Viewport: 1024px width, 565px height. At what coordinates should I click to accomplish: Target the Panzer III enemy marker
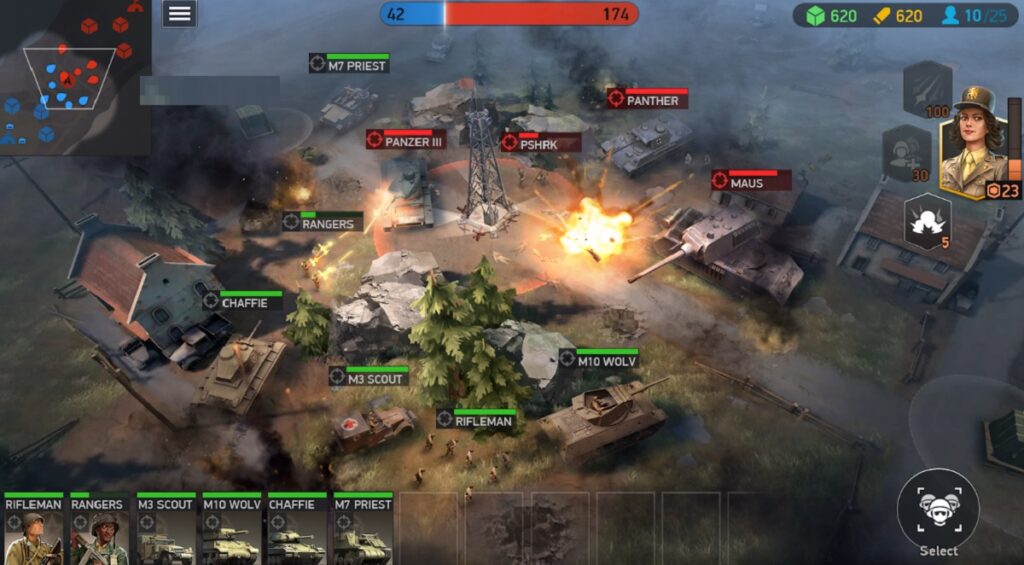pos(405,140)
